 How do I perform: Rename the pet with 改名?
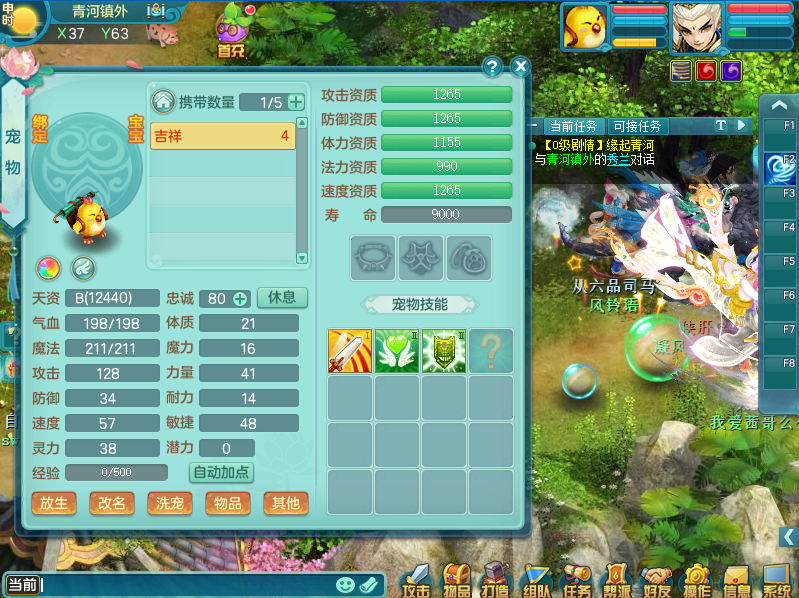tap(112, 503)
